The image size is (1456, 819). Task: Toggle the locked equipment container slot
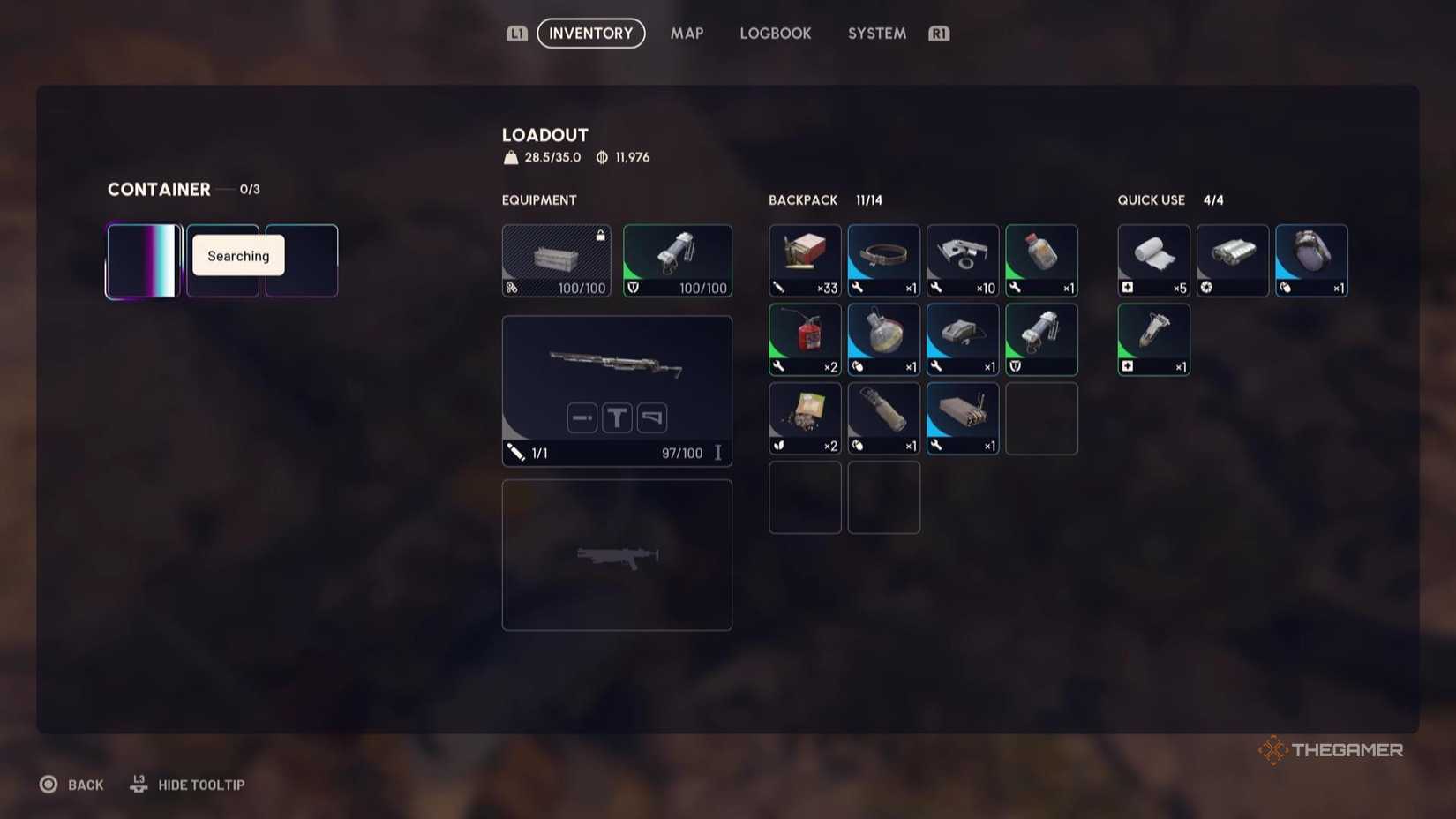pos(556,259)
